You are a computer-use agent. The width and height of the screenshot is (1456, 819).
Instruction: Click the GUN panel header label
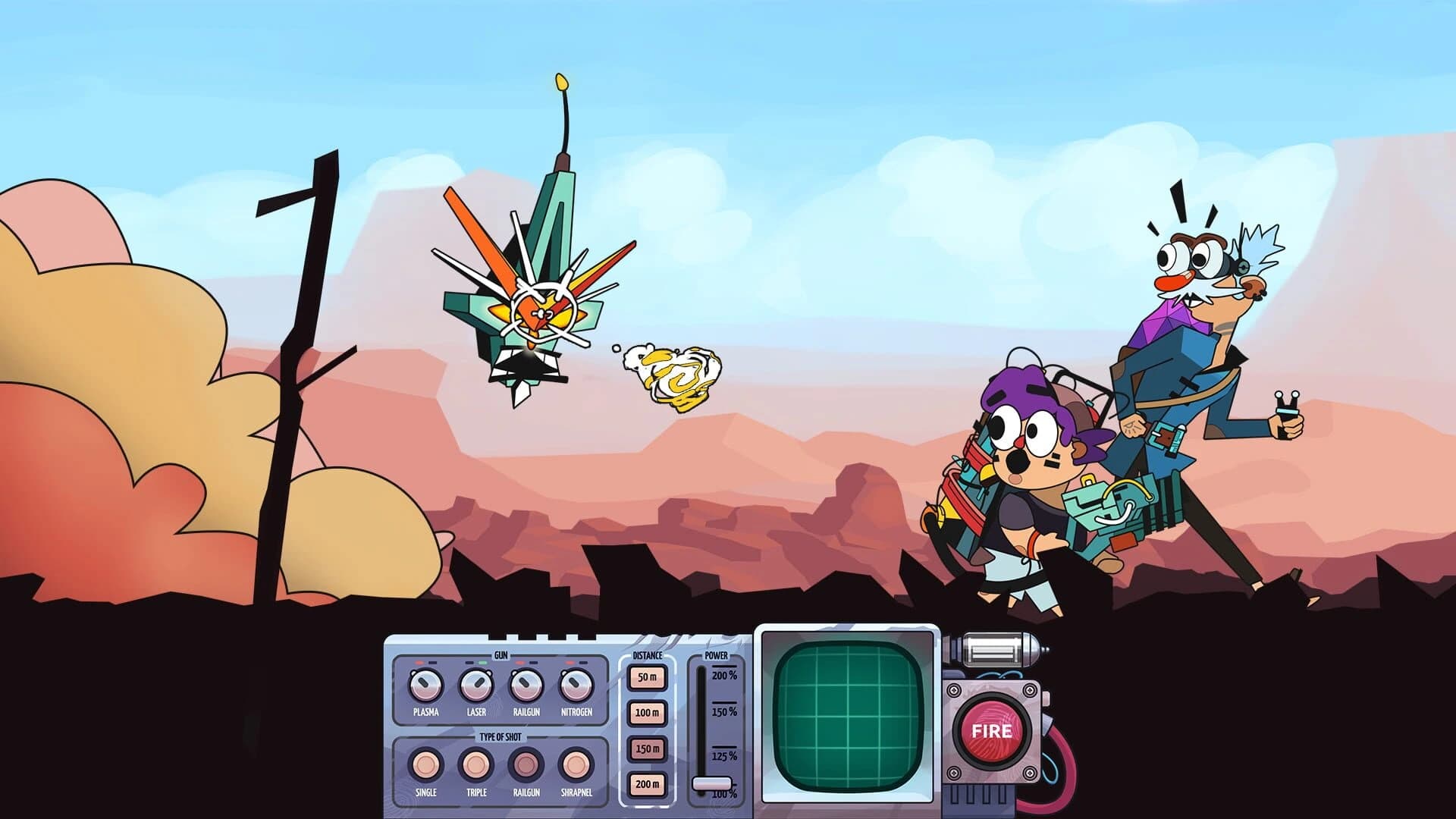coord(500,655)
